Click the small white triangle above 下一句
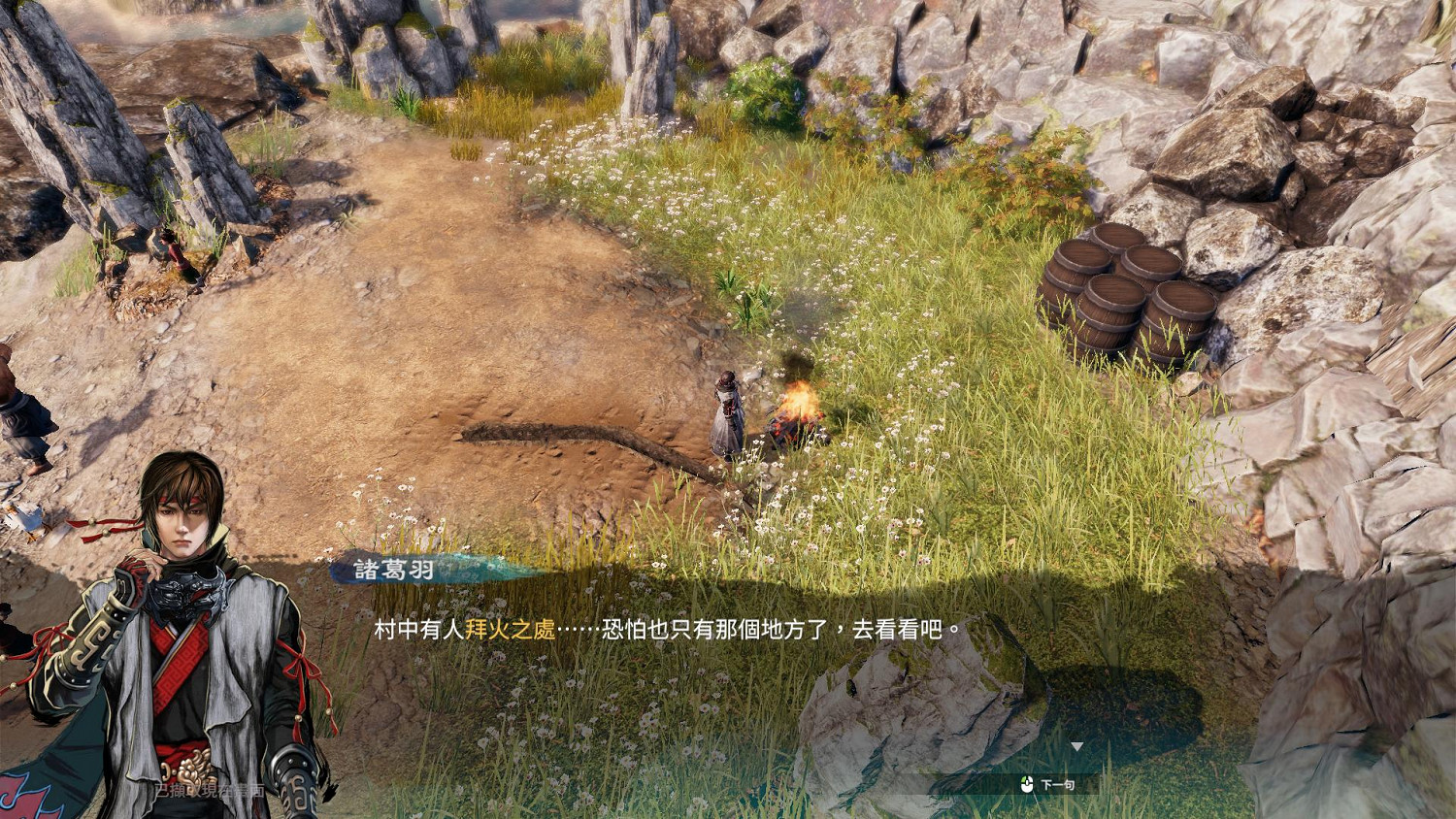Screen dimensions: 1456x819 point(1077,747)
